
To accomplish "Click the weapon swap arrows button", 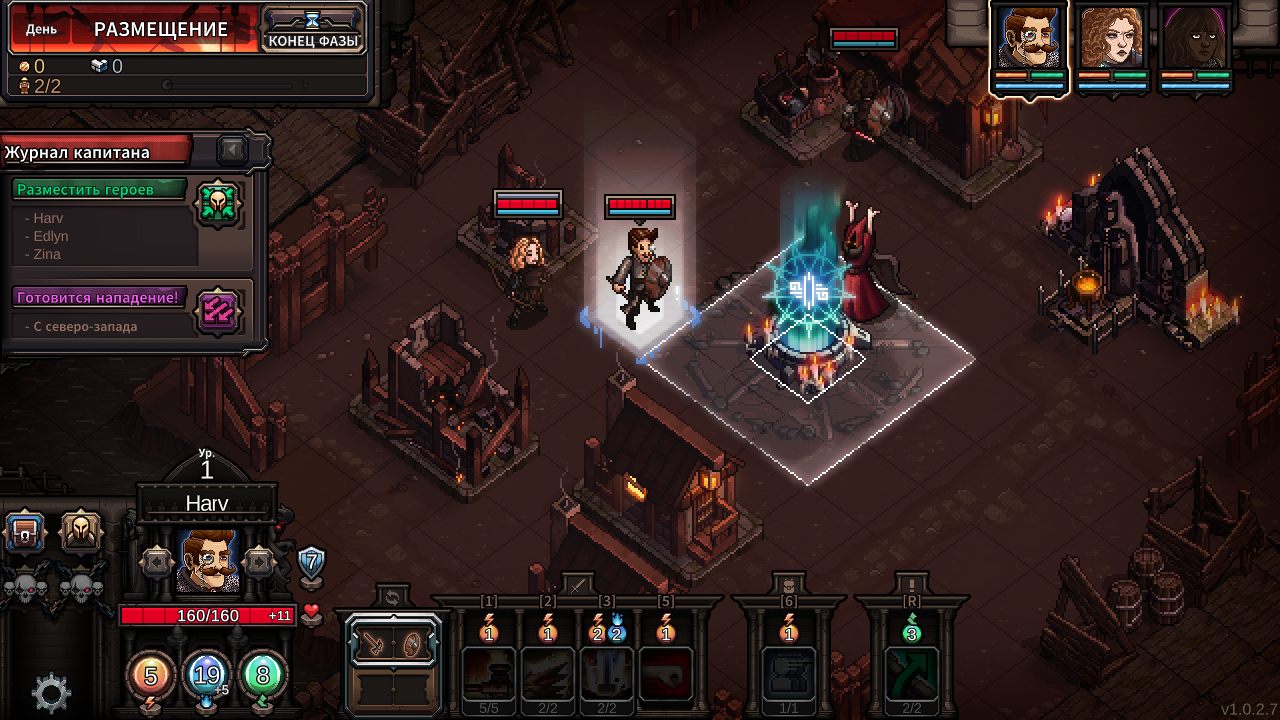I will coord(391,598).
